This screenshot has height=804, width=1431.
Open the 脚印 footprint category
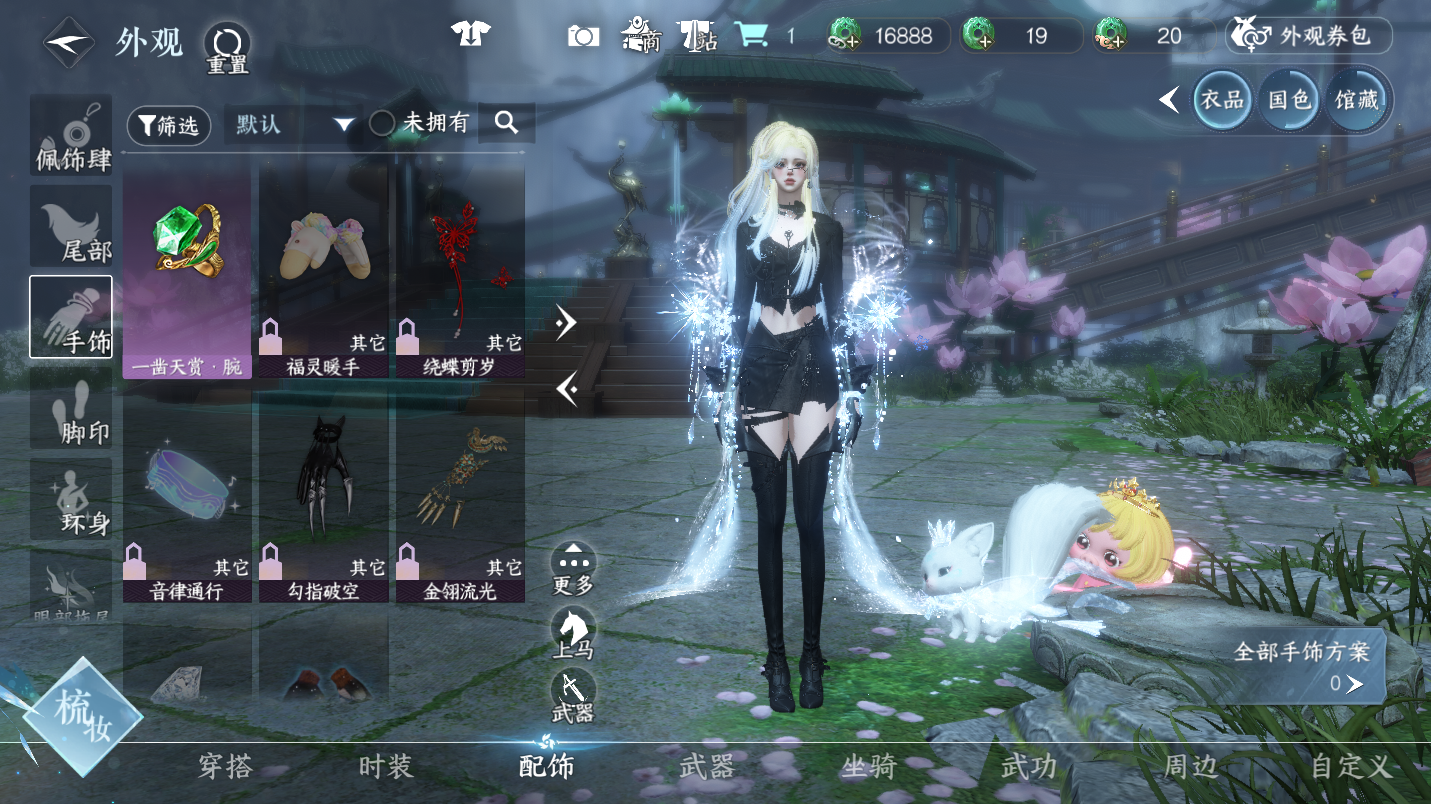(71, 408)
